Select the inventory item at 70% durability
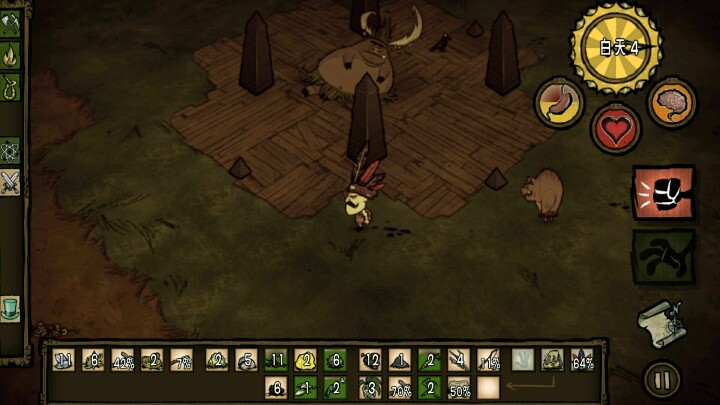 tap(400, 387)
